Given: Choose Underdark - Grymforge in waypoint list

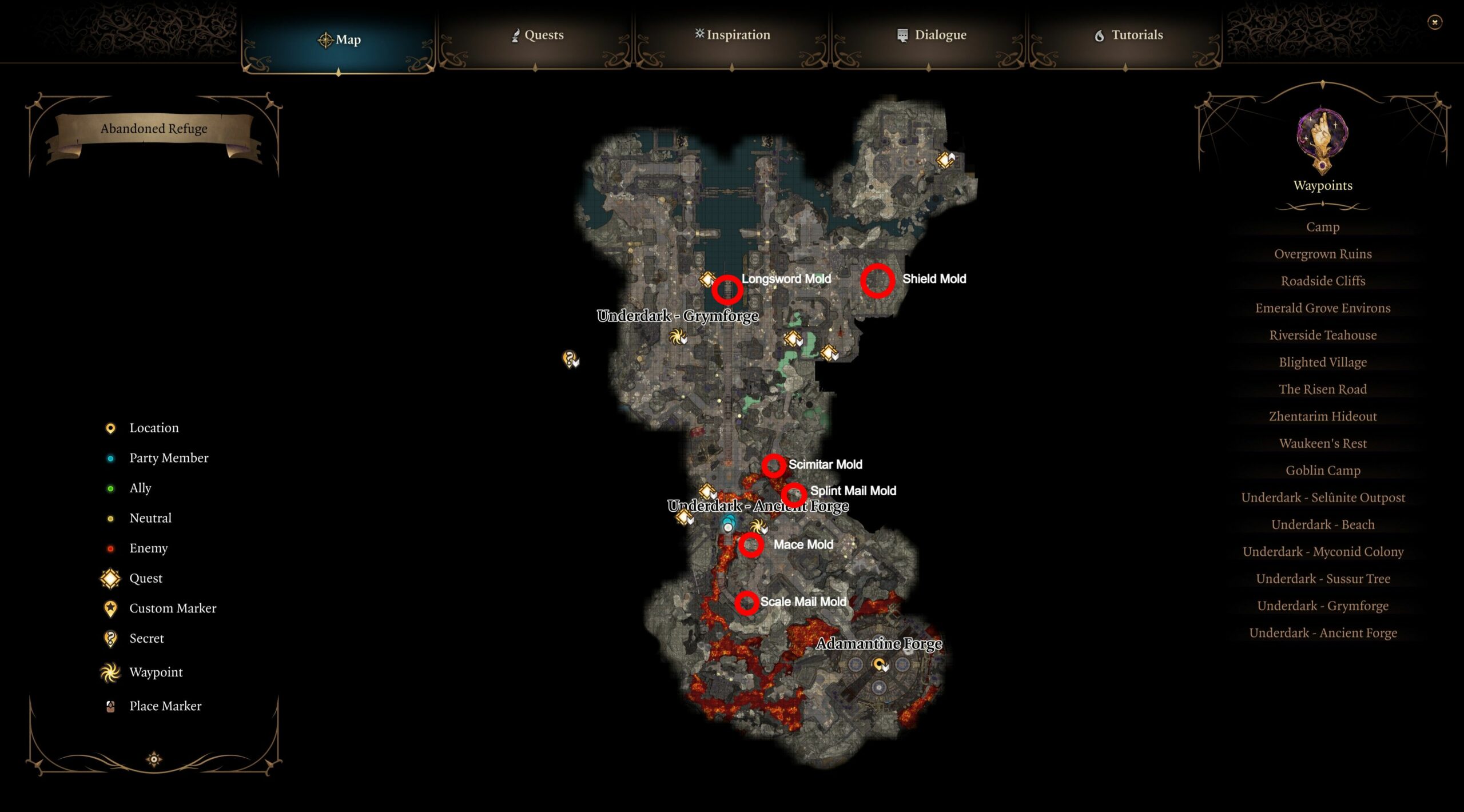Looking at the screenshot, I should pyautogui.click(x=1322, y=606).
